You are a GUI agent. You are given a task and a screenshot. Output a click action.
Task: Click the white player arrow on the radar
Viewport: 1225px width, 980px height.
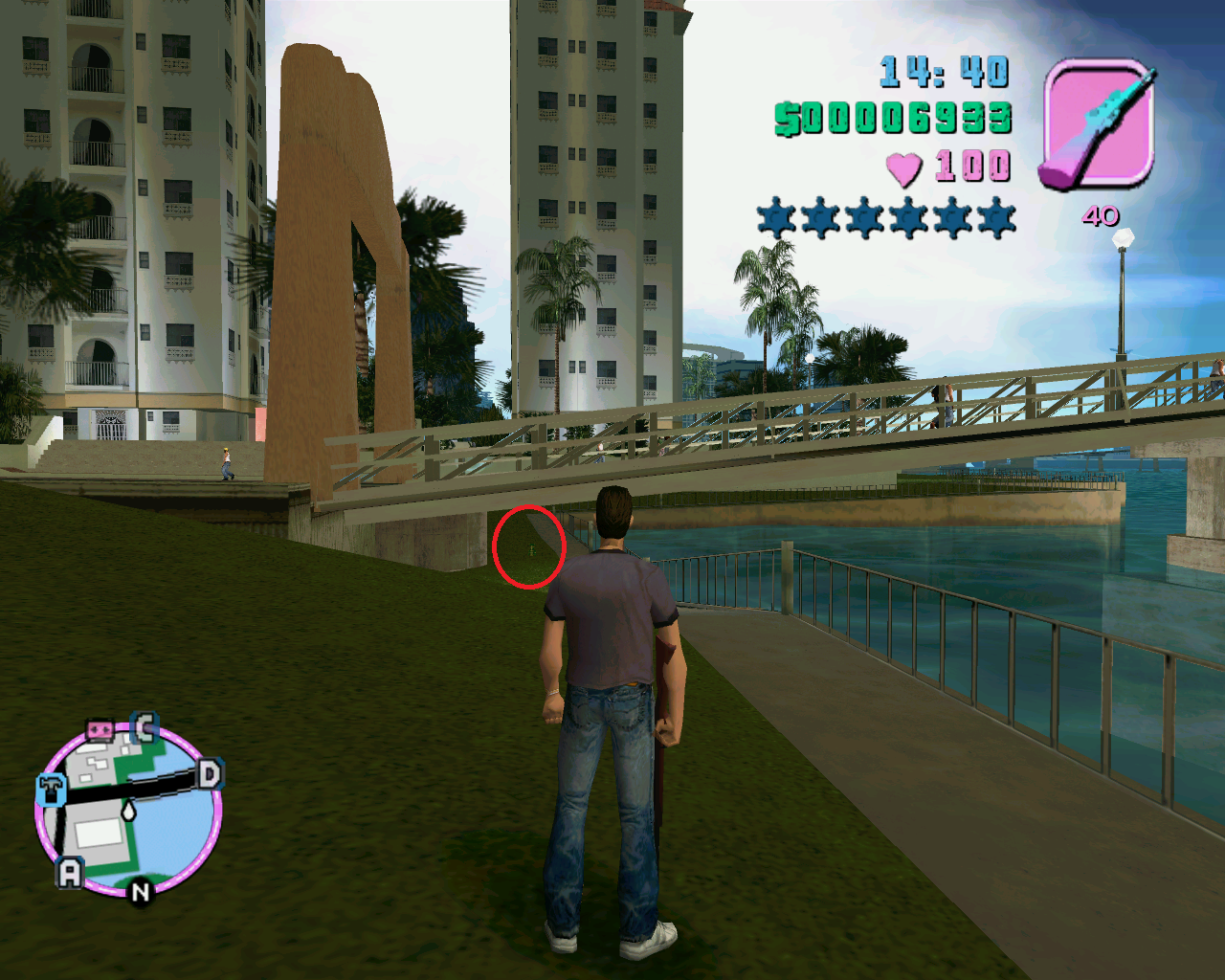(x=128, y=812)
